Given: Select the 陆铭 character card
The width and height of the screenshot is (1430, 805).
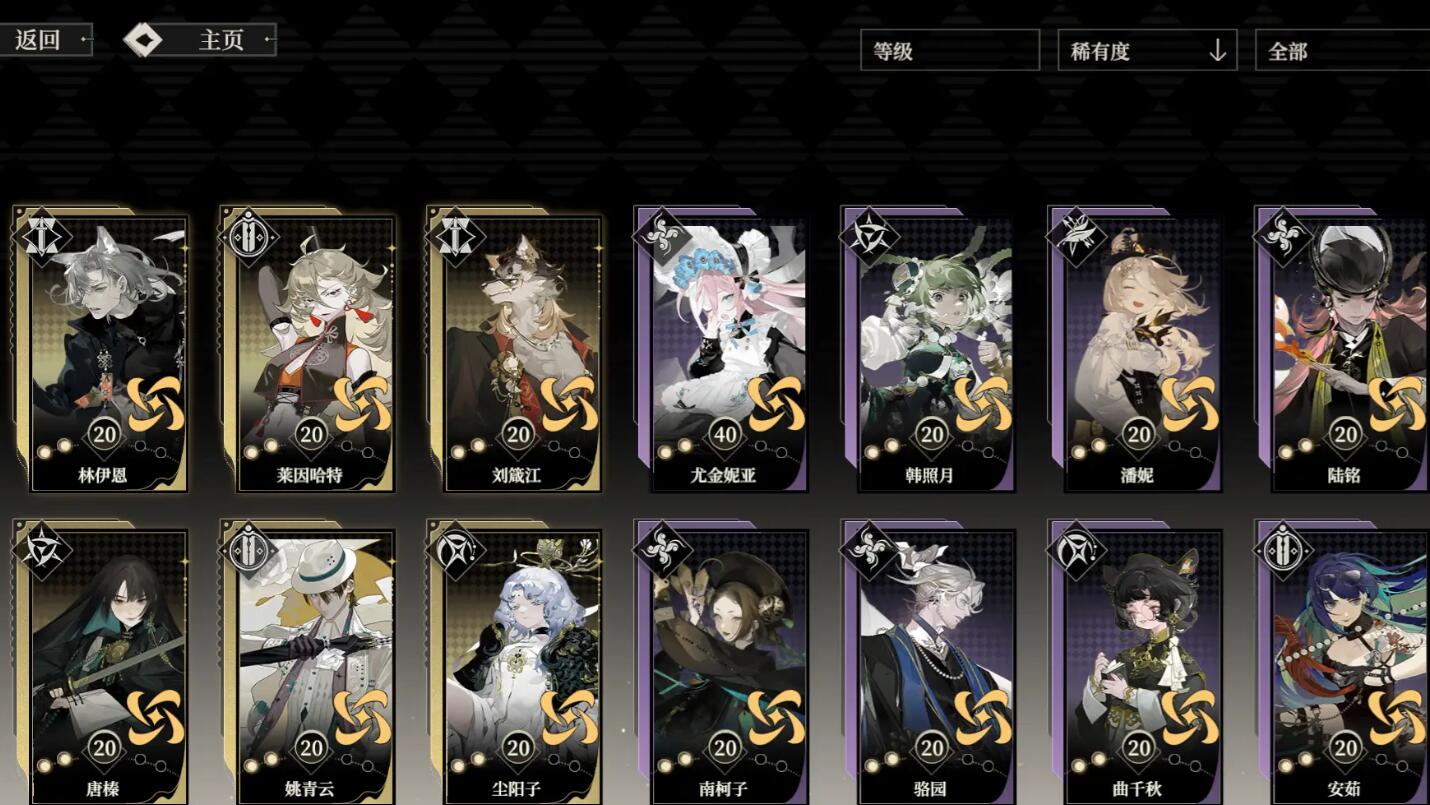Looking at the screenshot, I should 1345,350.
